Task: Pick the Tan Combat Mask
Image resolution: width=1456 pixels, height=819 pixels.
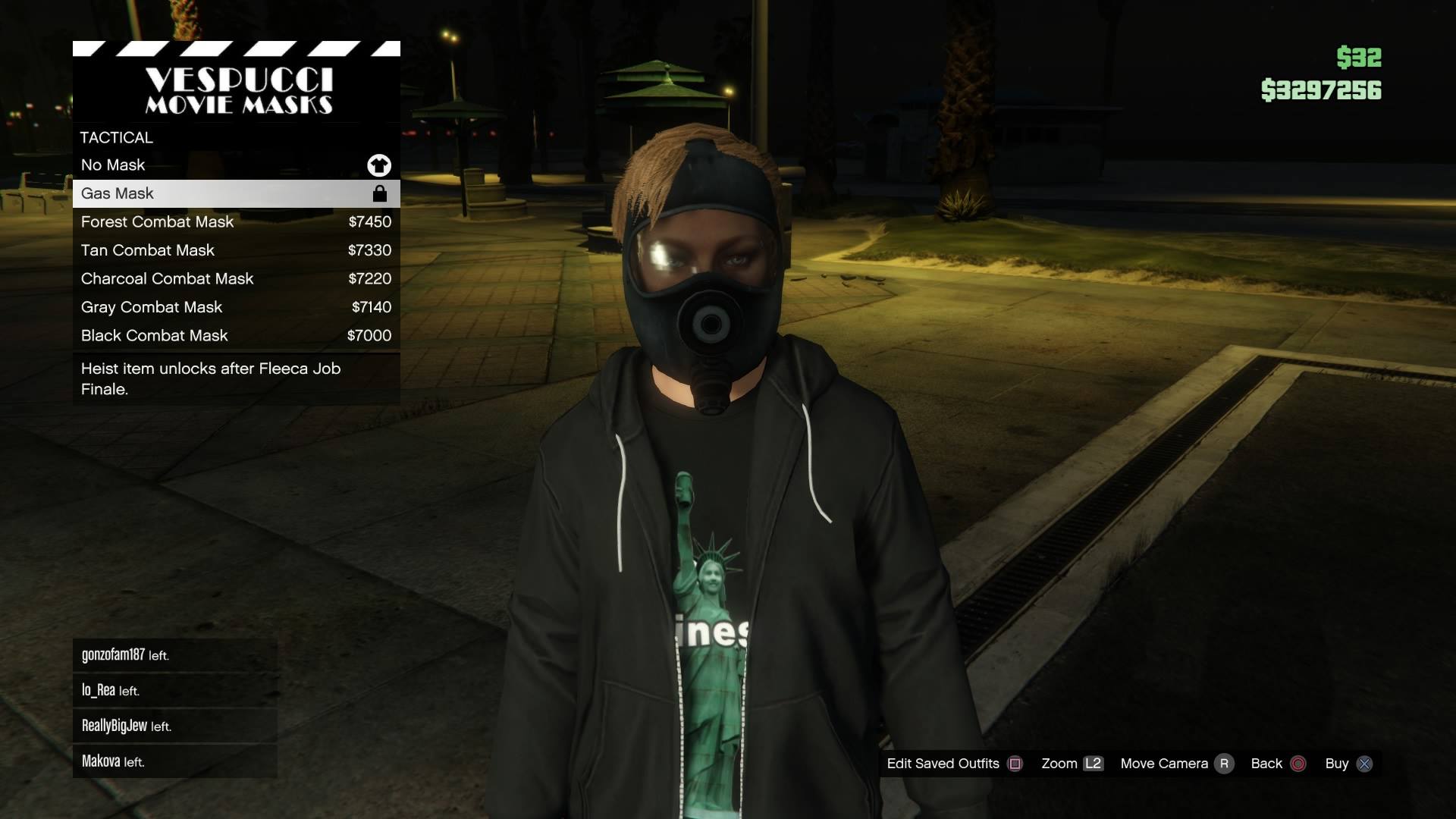Action: click(x=236, y=250)
